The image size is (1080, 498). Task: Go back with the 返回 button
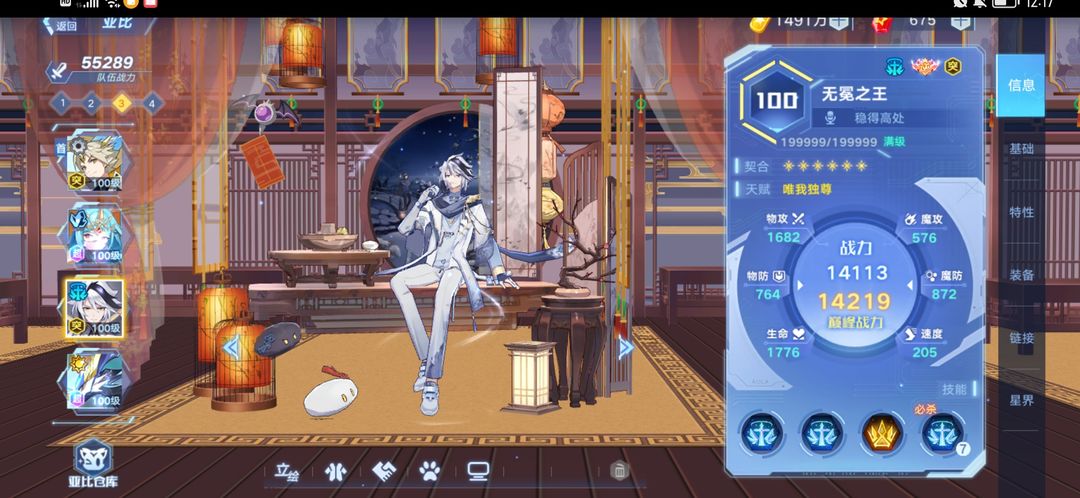click(x=61, y=26)
